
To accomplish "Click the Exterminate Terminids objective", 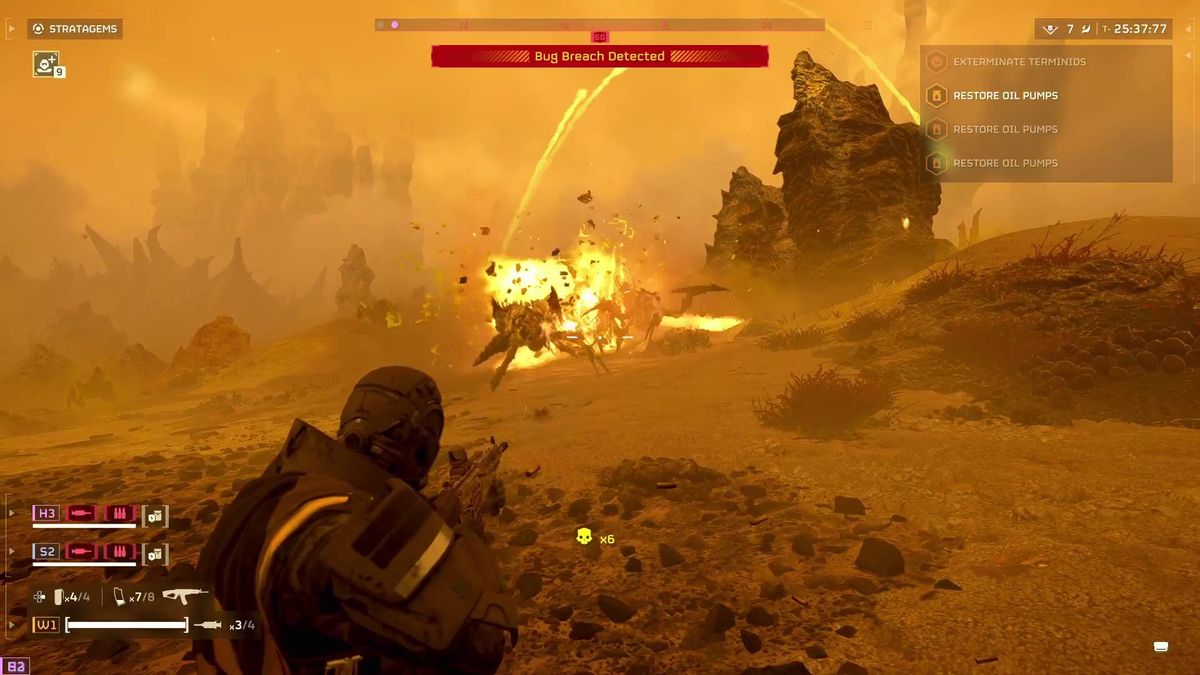I will 1018,62.
